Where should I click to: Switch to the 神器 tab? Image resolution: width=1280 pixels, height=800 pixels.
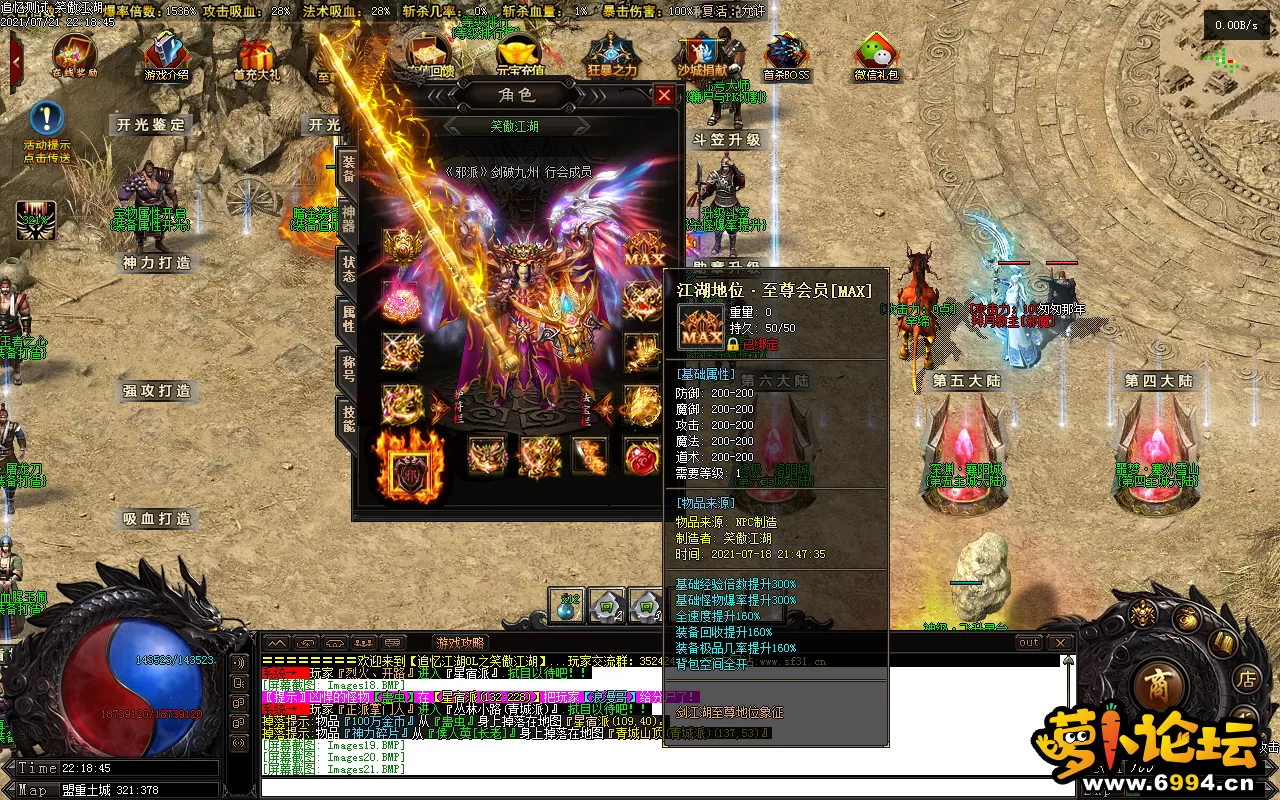[x=348, y=219]
